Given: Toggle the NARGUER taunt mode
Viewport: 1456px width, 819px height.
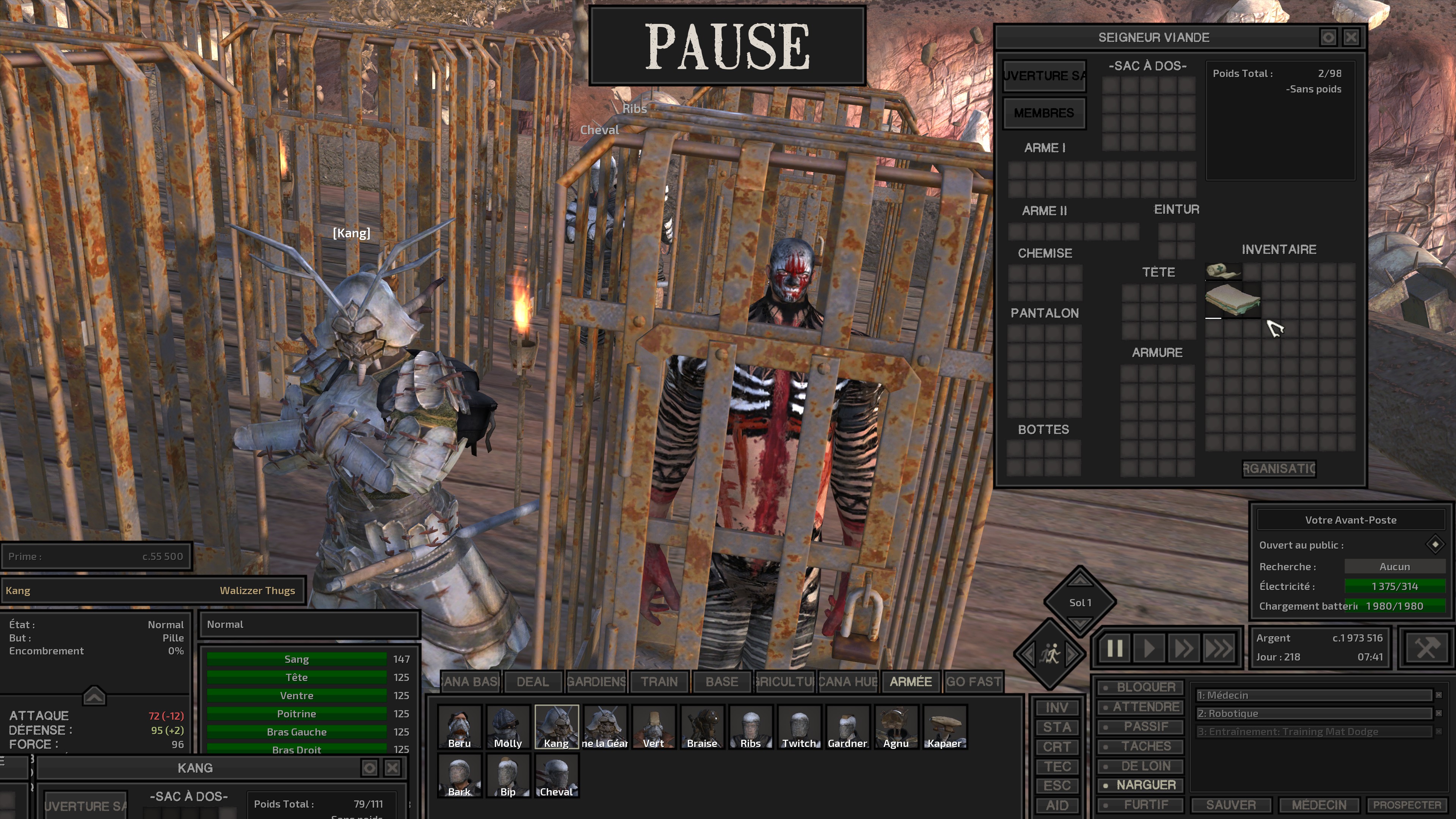Looking at the screenshot, I should tap(1141, 784).
